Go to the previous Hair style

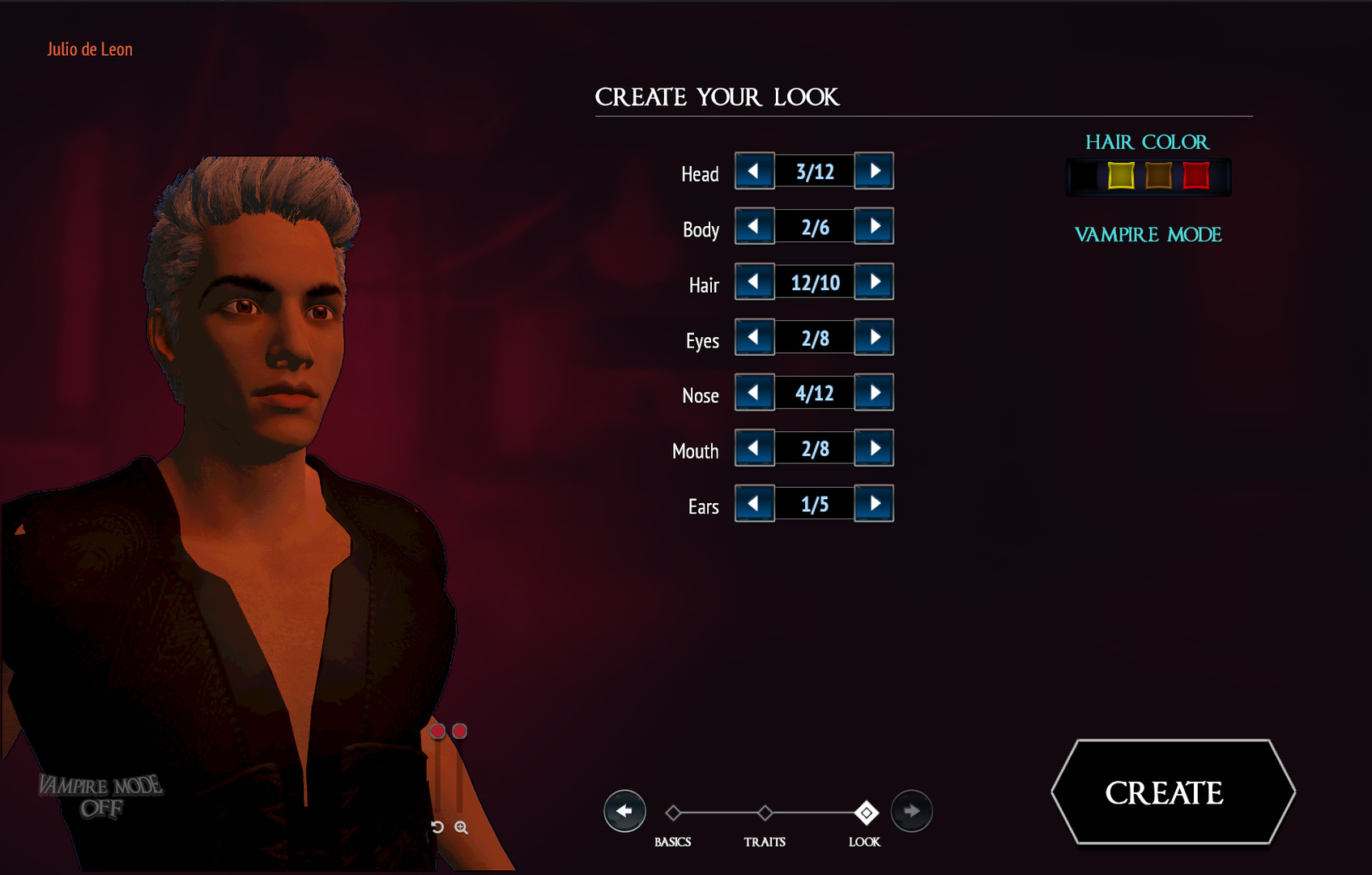click(x=754, y=281)
